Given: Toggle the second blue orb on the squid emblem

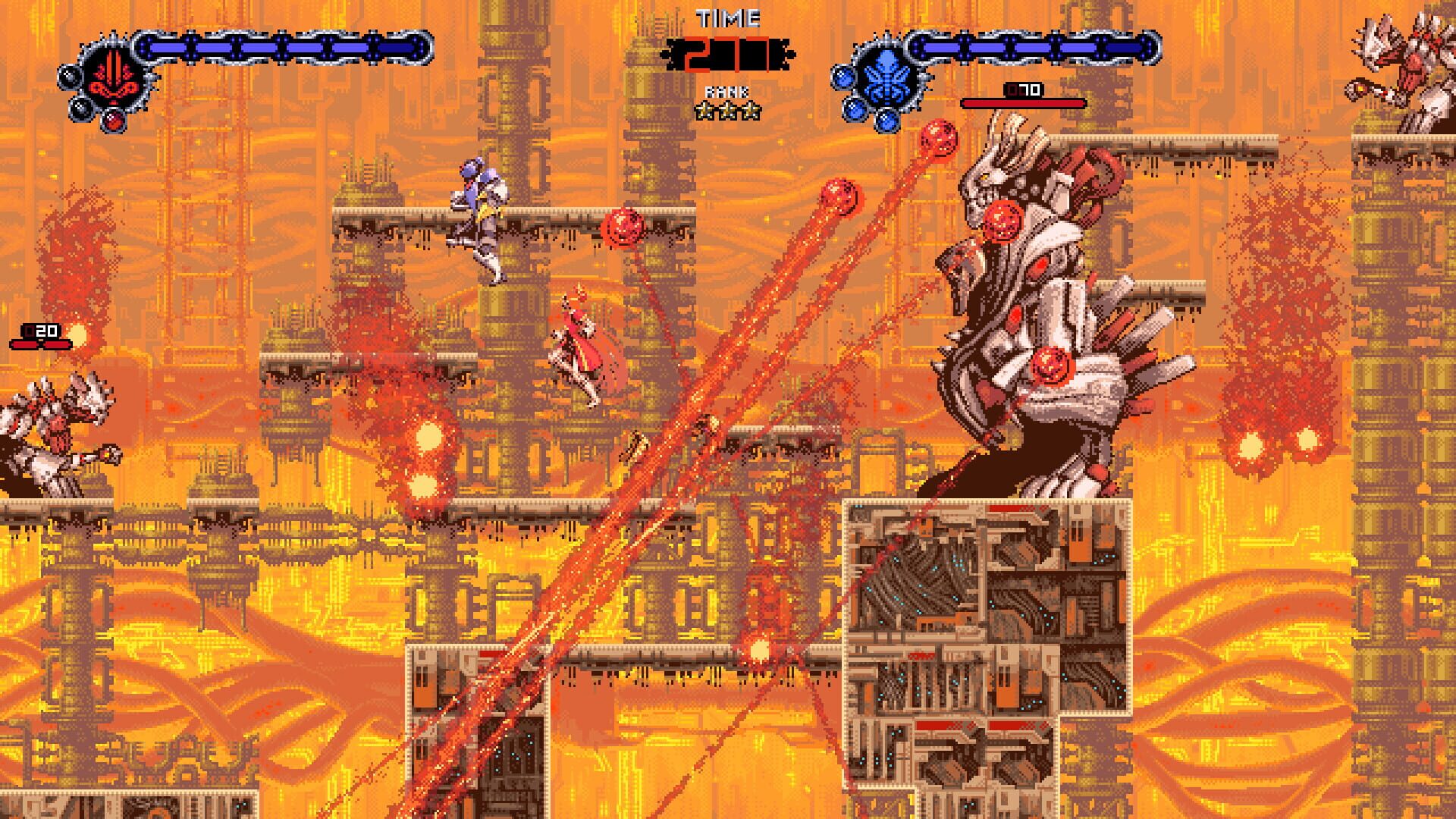Looking at the screenshot, I should [855, 110].
